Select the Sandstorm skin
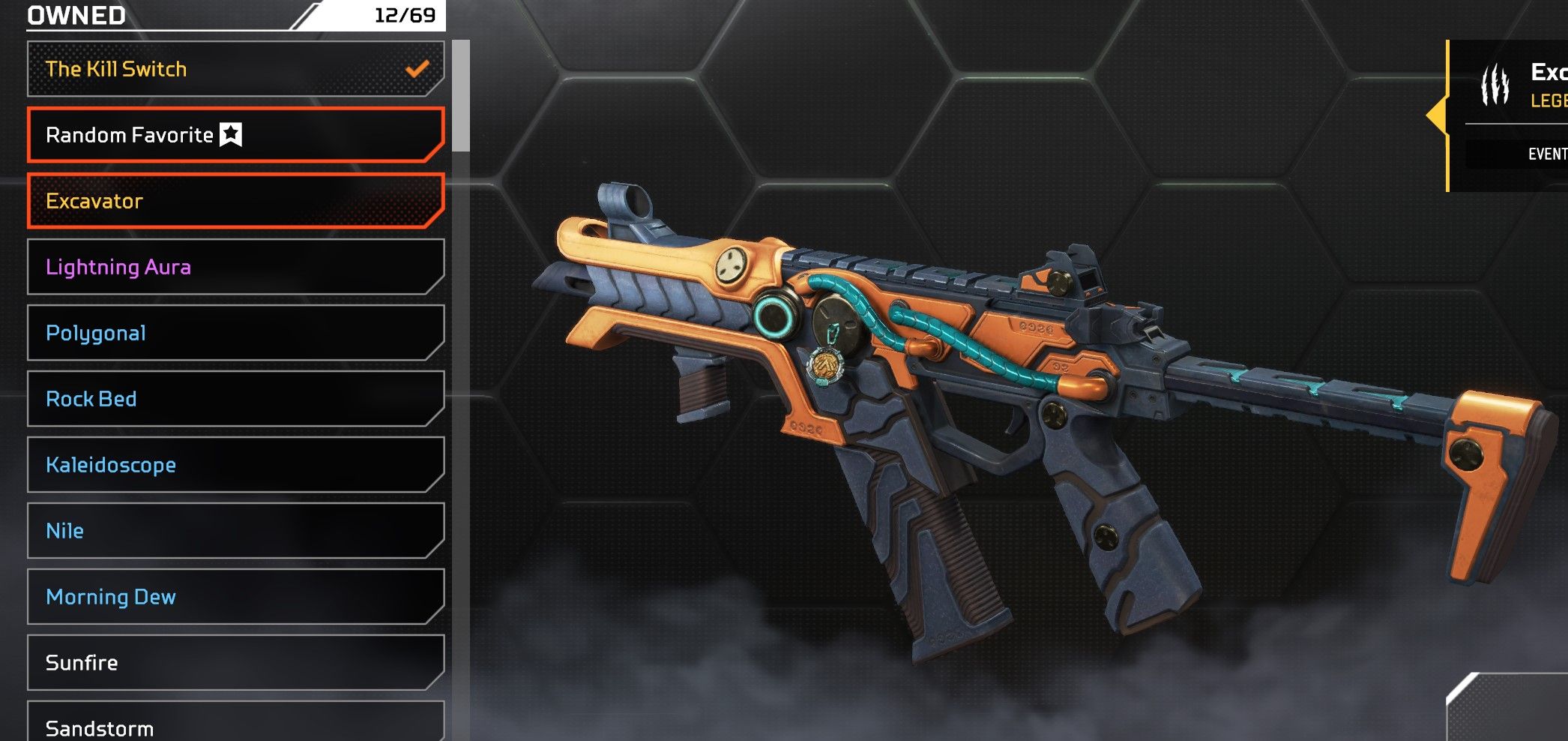 [x=235, y=724]
